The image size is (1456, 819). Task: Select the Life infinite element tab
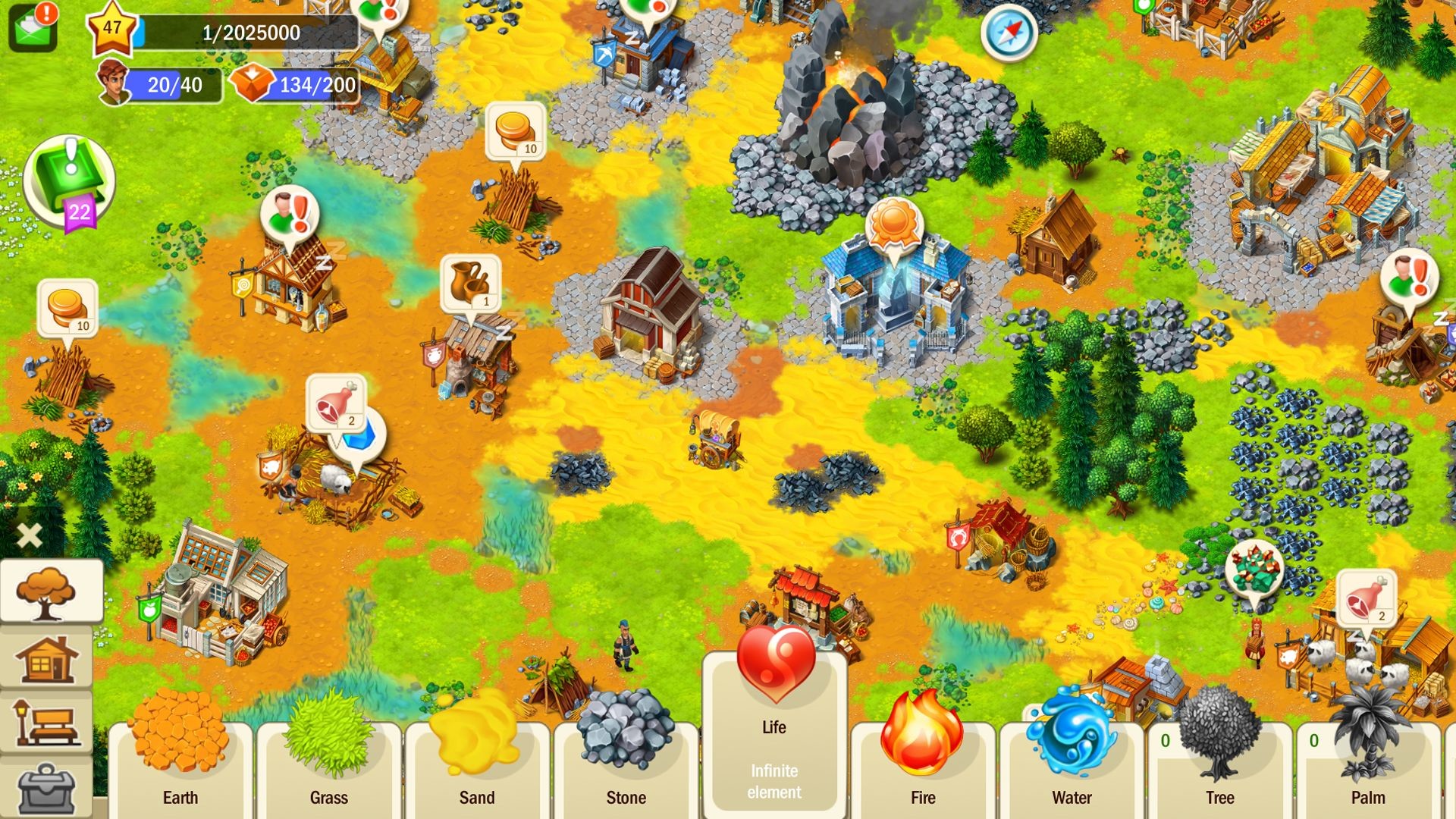coord(772,728)
